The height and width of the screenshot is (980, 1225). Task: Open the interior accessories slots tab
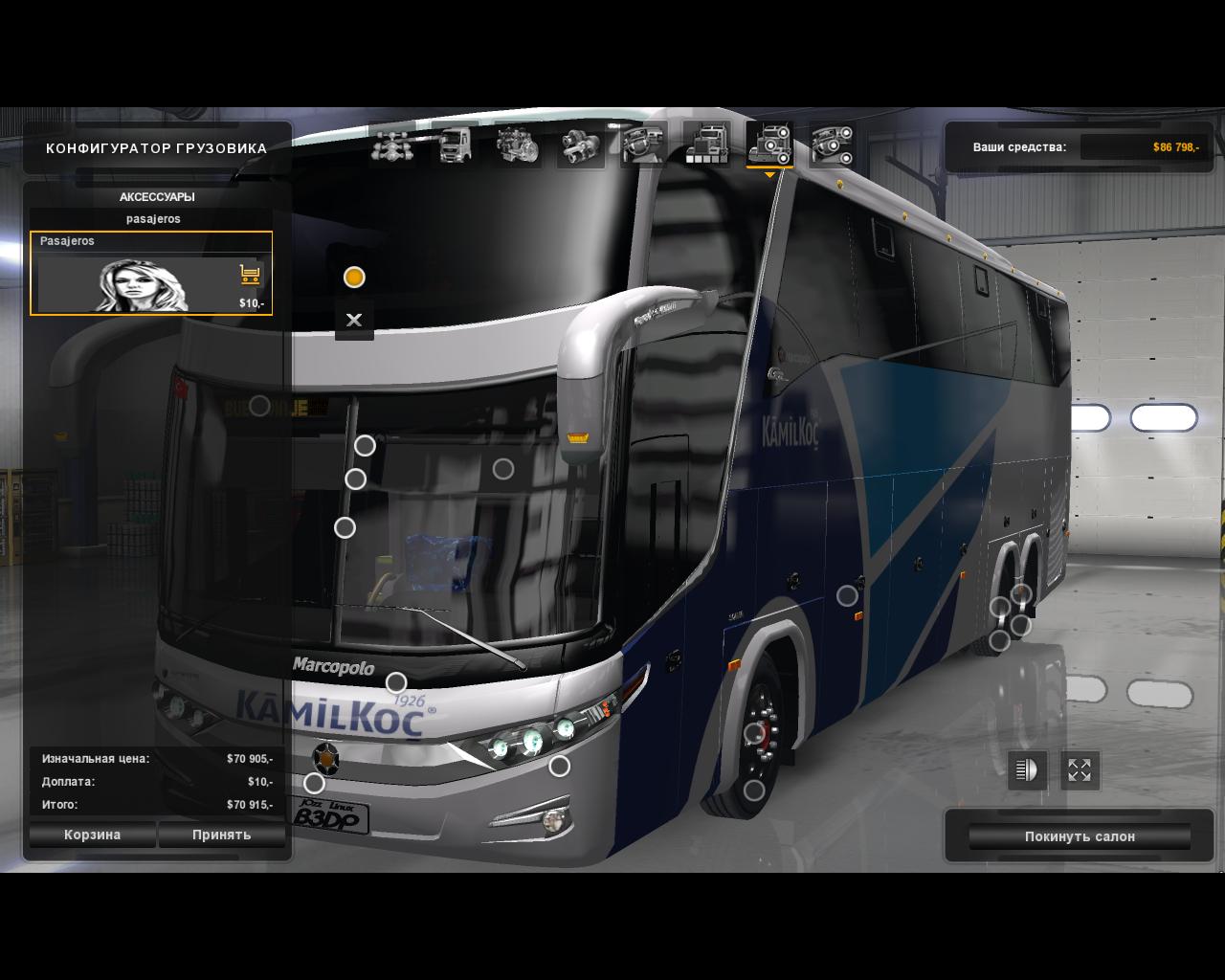tap(832, 145)
